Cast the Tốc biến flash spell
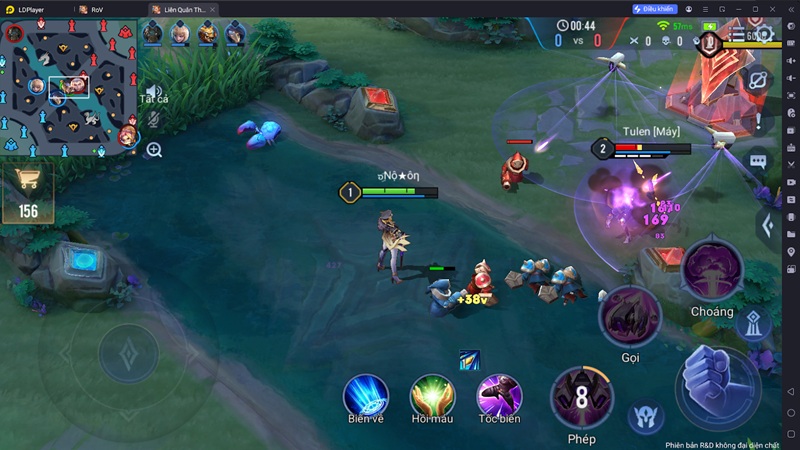Viewport: 800px width, 450px height. pyautogui.click(x=499, y=394)
